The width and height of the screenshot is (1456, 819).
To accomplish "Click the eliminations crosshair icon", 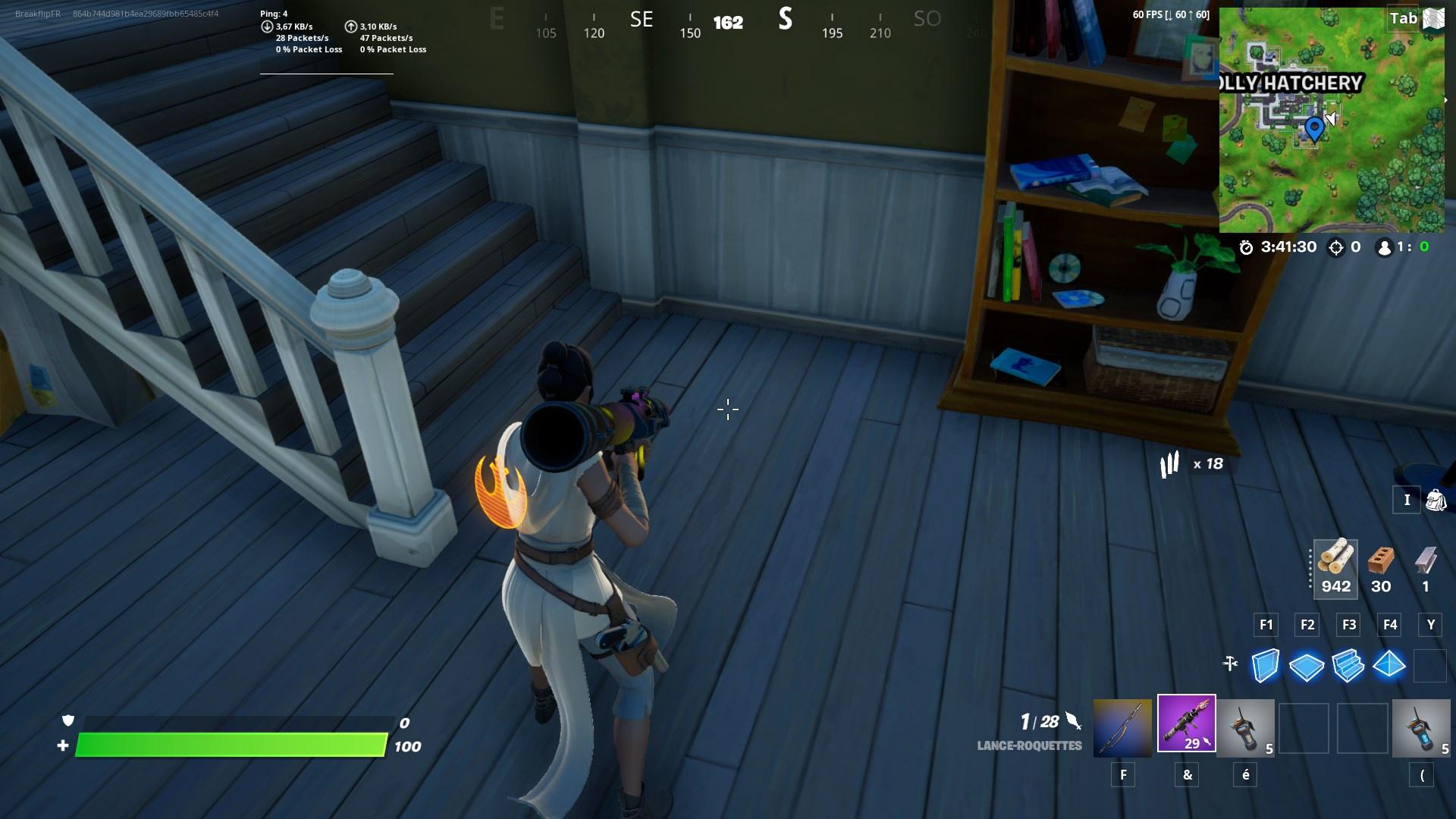I will tap(1336, 246).
